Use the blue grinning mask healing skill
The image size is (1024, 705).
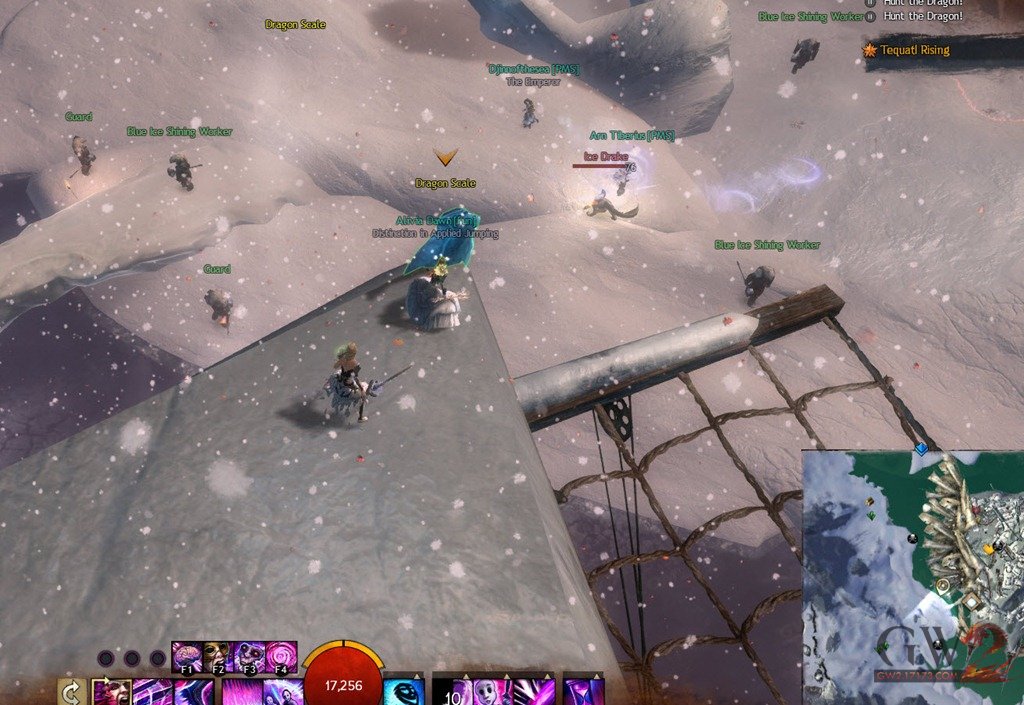click(x=404, y=692)
